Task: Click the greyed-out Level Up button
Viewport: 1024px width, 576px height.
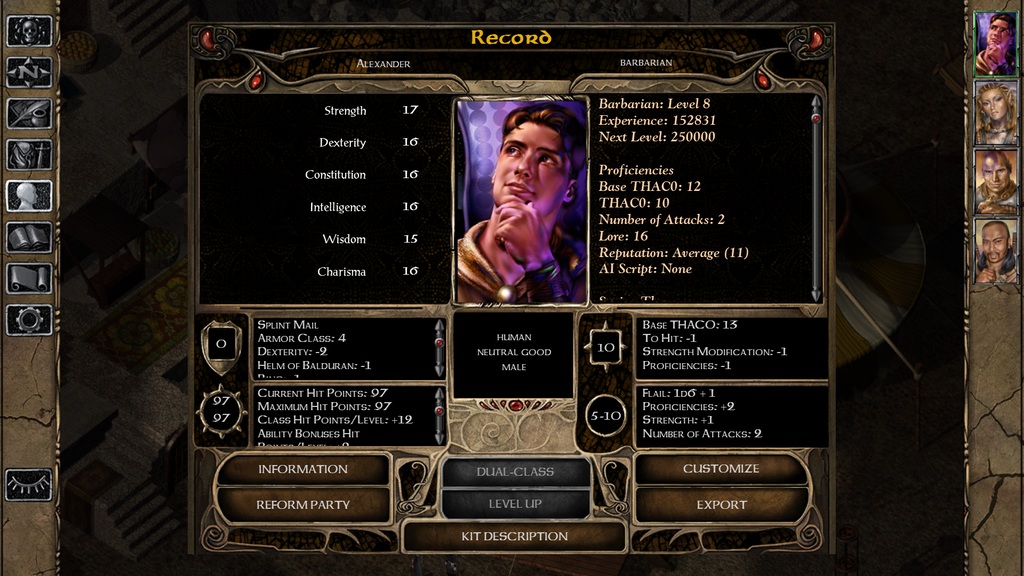Action: (x=515, y=504)
